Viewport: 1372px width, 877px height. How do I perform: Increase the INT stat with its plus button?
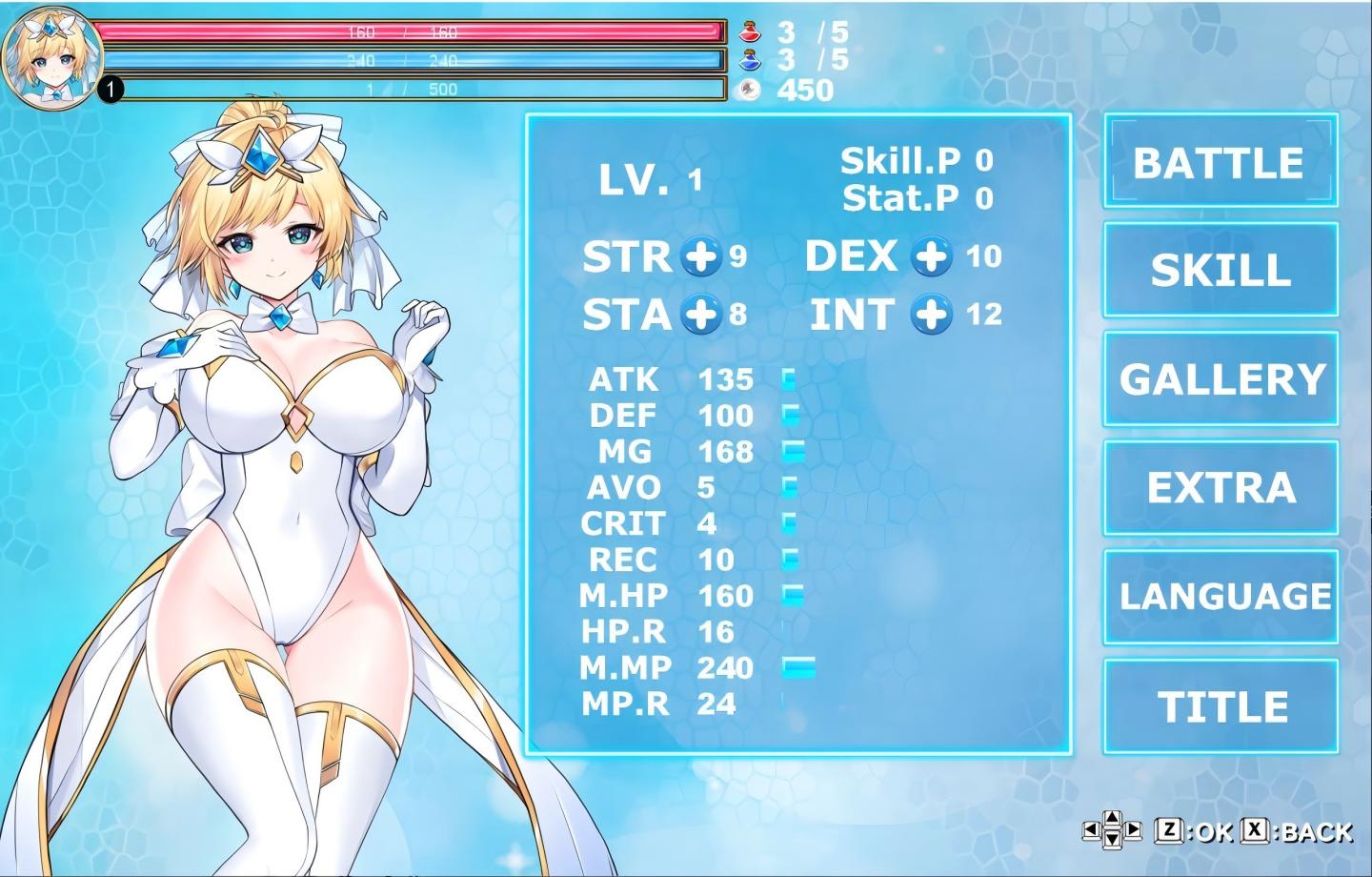[930, 316]
